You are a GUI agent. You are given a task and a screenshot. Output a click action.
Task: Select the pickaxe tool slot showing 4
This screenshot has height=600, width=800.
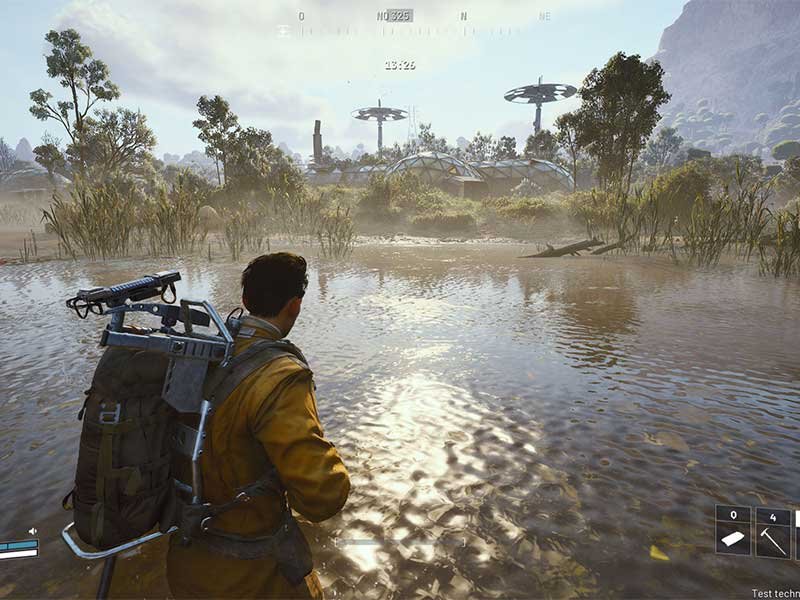tap(773, 531)
